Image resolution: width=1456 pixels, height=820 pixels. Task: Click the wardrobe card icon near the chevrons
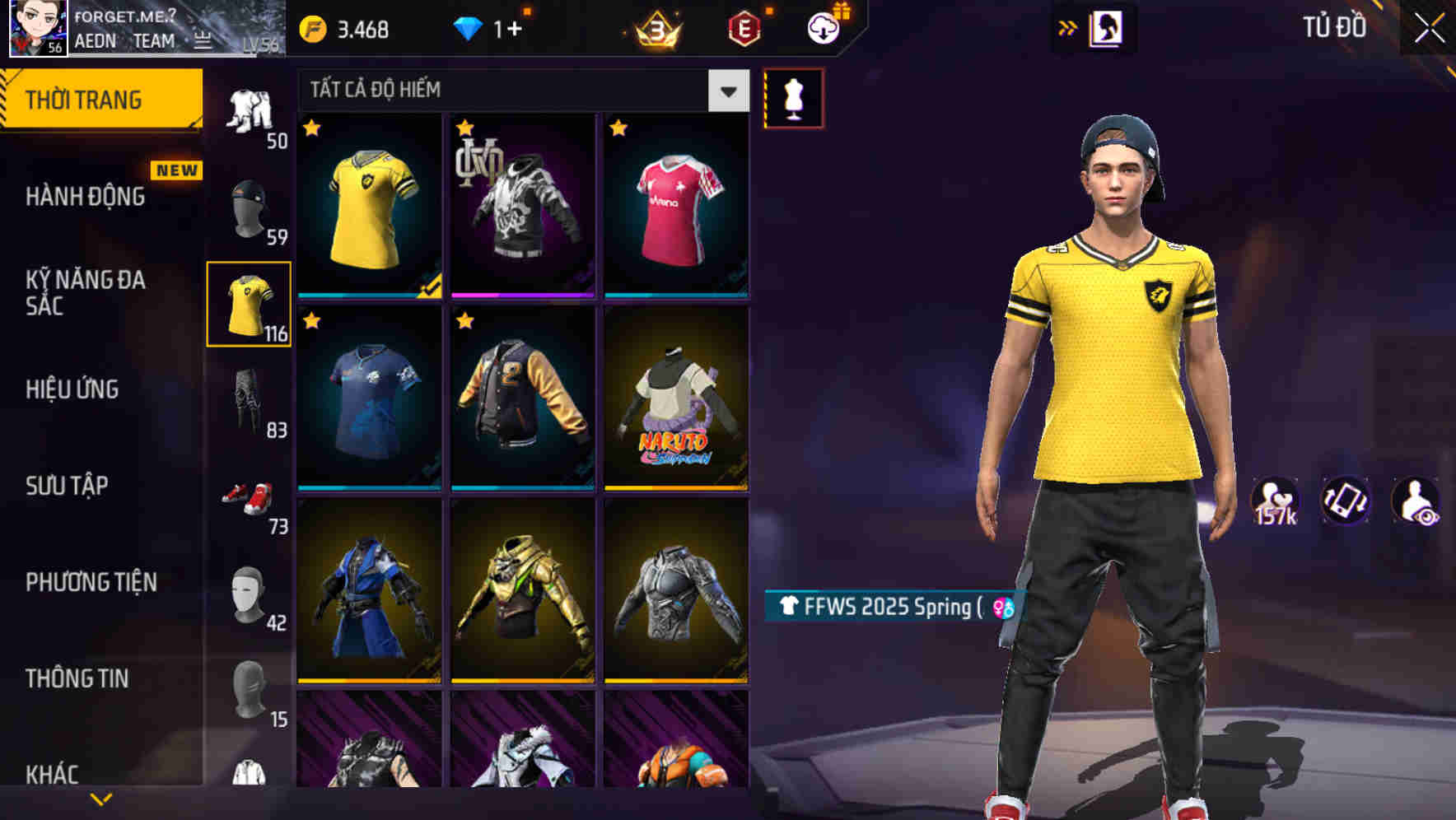click(x=1108, y=26)
